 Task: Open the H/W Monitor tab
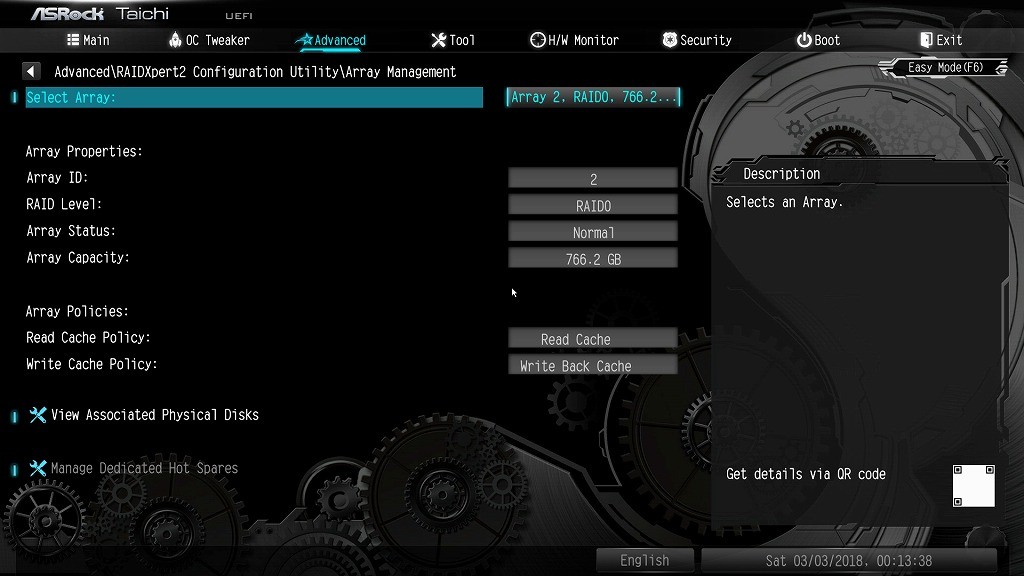pyautogui.click(x=574, y=40)
